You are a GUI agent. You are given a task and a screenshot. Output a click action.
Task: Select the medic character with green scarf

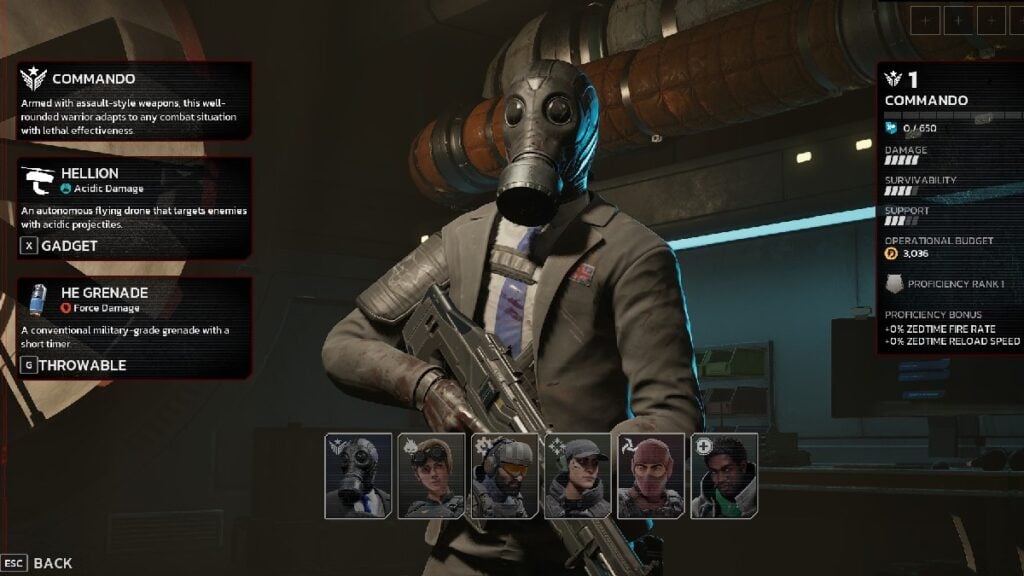pos(723,475)
